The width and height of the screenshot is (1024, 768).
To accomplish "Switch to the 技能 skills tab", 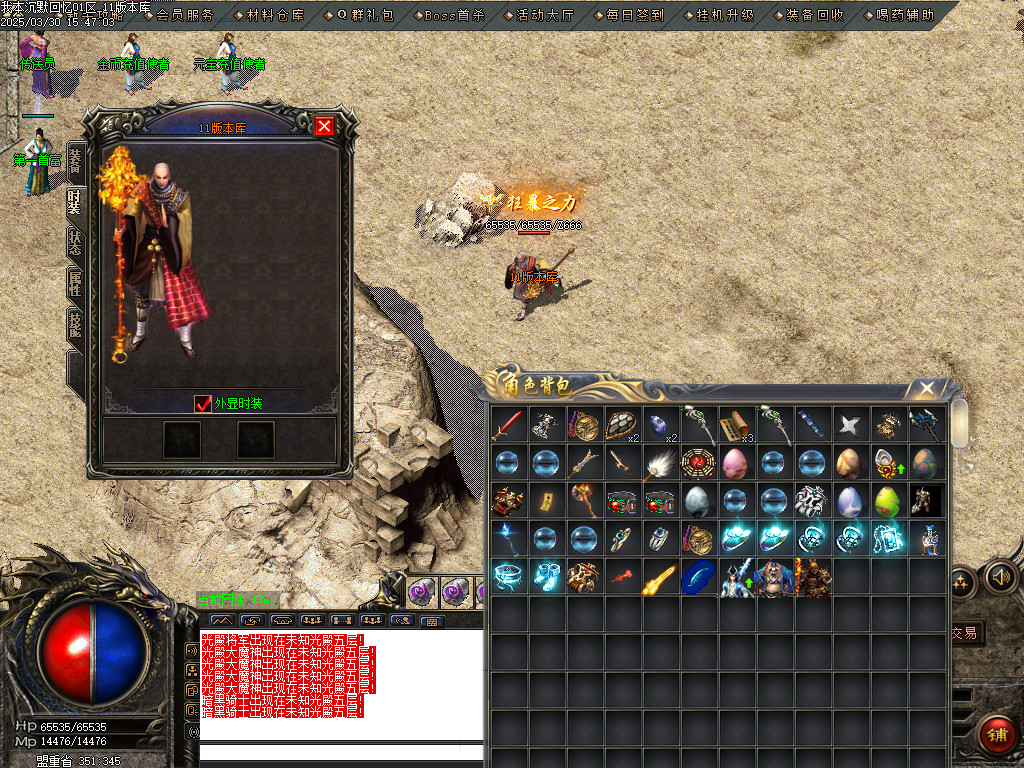I will [75, 324].
